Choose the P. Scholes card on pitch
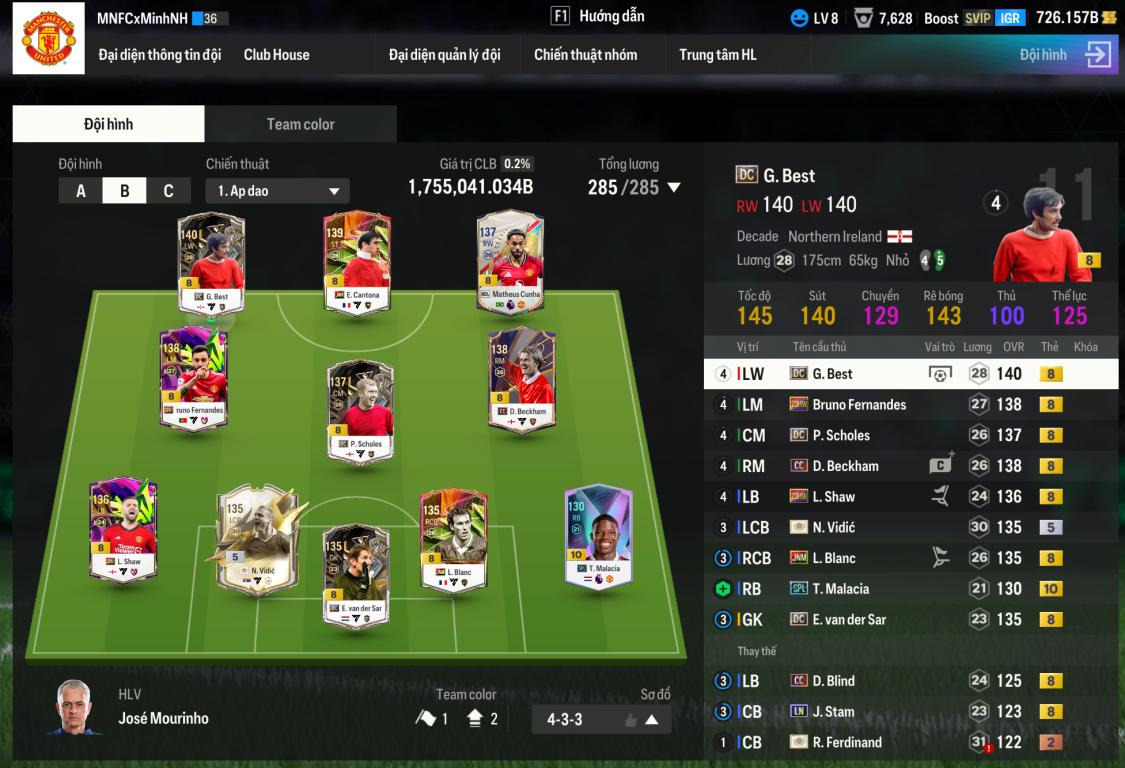Image resolution: width=1125 pixels, height=768 pixels. 360,411
